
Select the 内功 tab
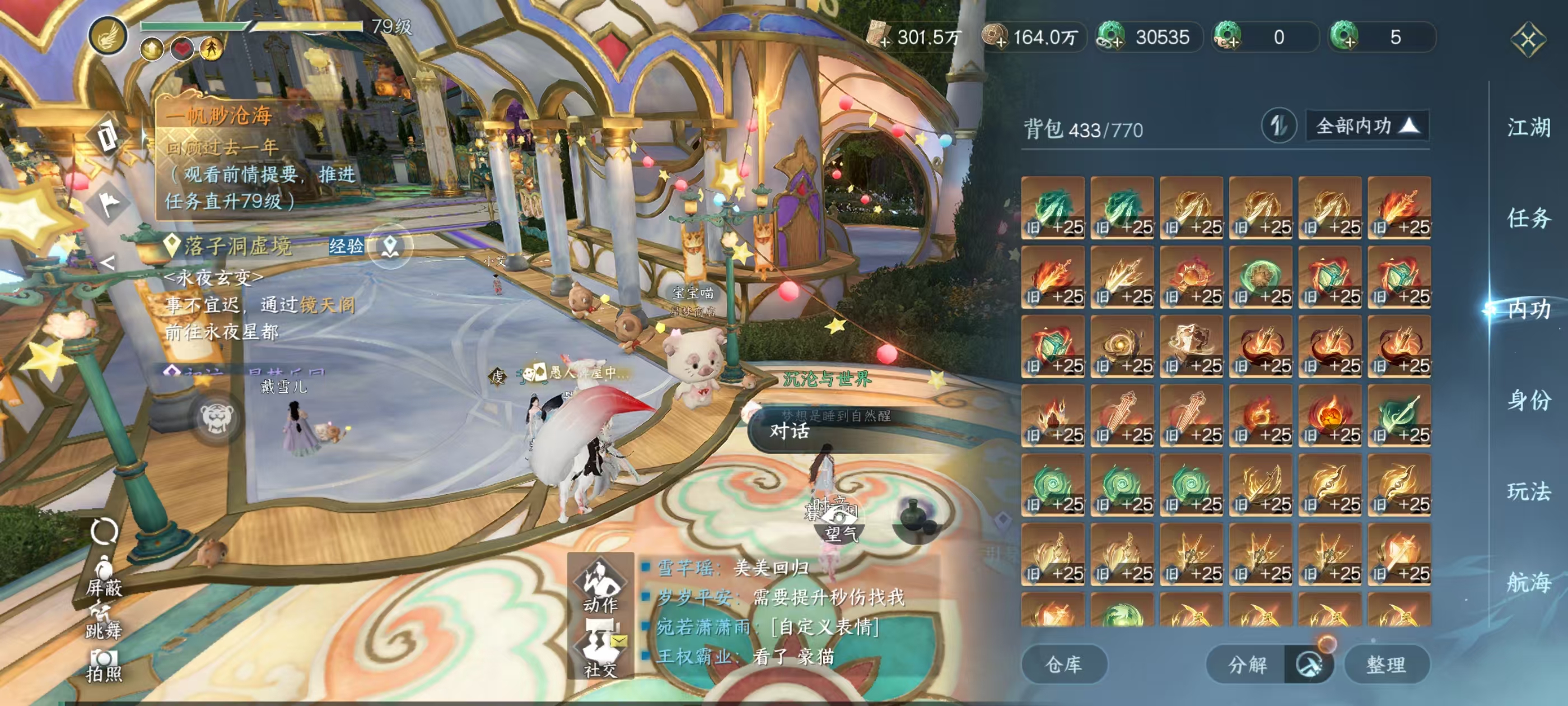[1528, 309]
